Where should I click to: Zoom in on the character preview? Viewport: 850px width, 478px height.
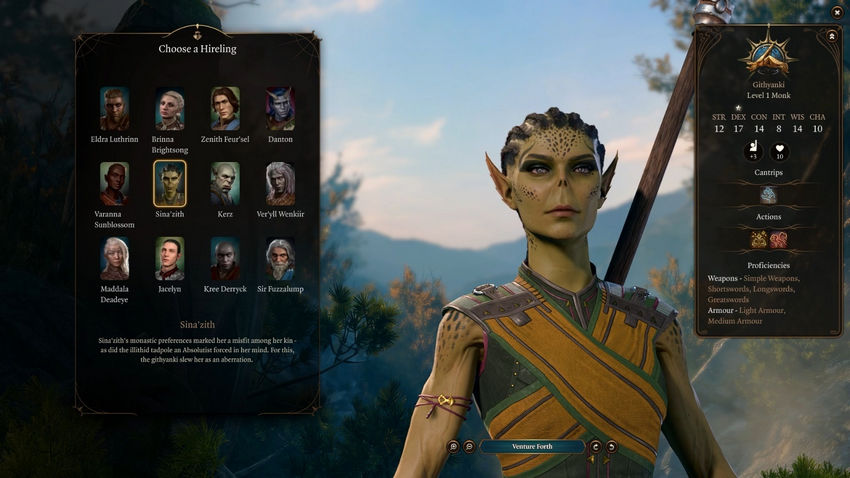tap(454, 447)
